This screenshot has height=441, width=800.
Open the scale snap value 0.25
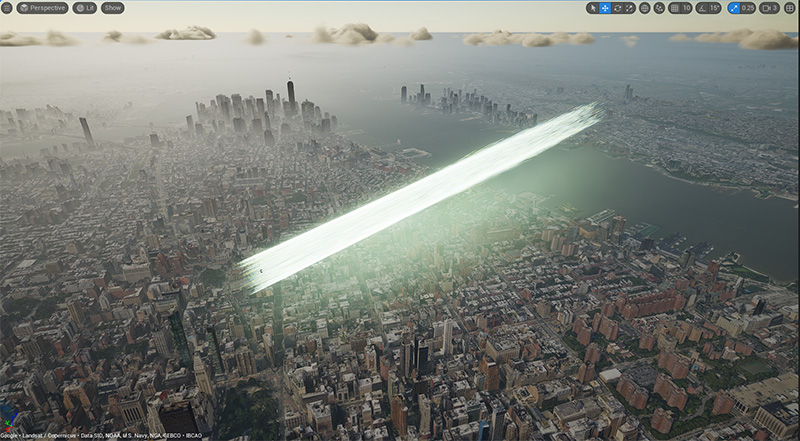click(748, 8)
